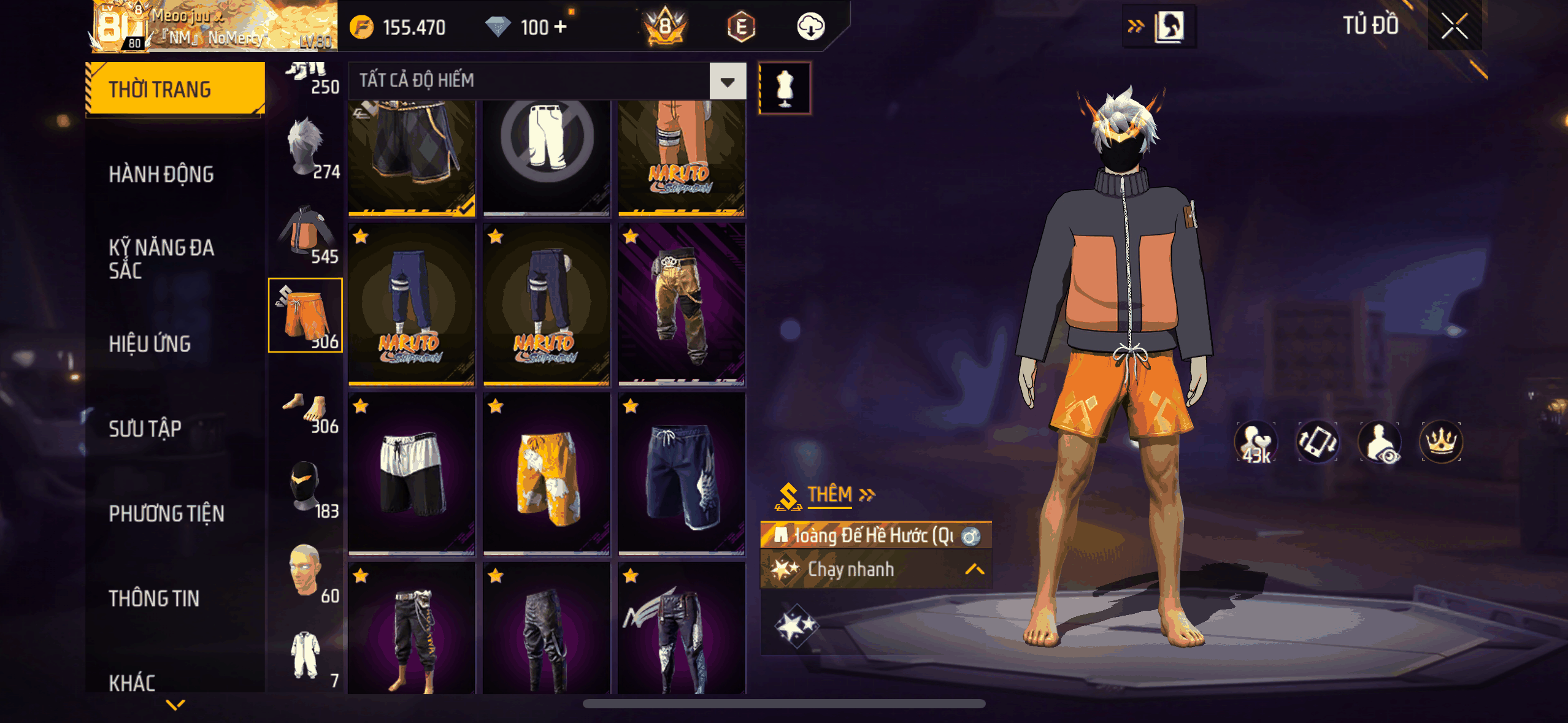Open the Tất Cả Độ Hiếm dropdown
The height and width of the screenshot is (723, 1568).
(x=728, y=81)
